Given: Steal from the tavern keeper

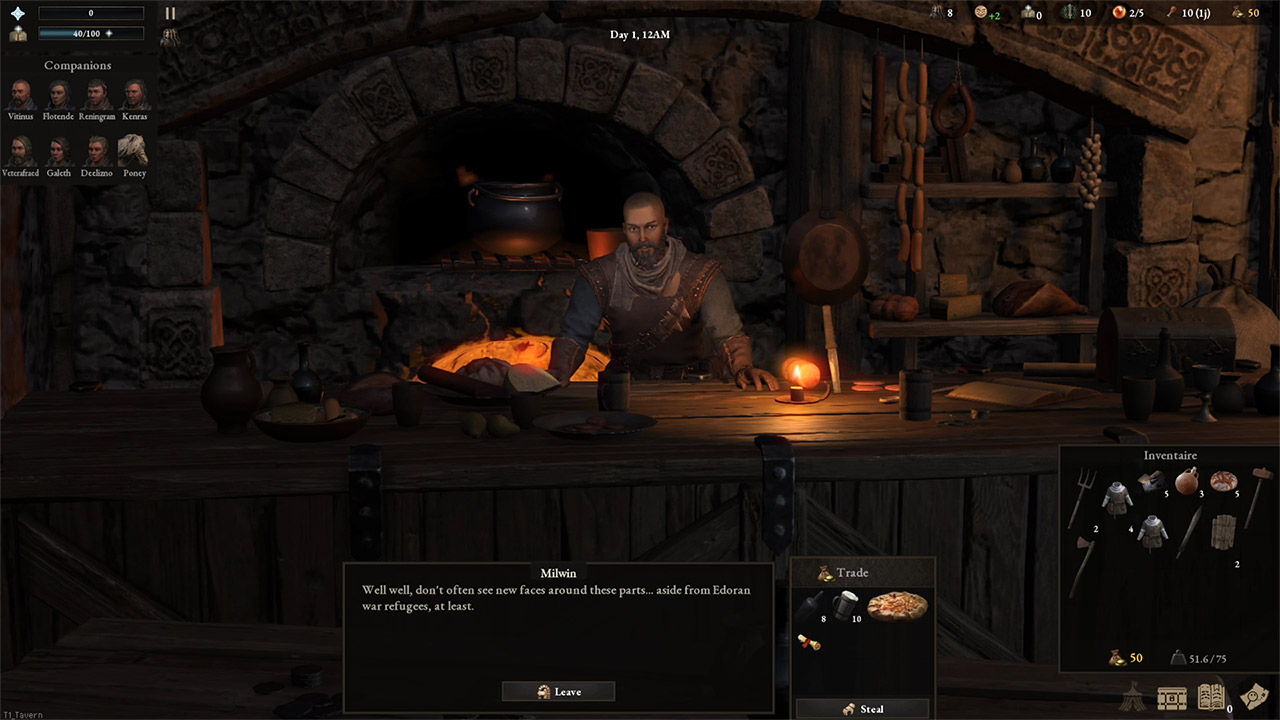Looking at the screenshot, I should [x=862, y=709].
